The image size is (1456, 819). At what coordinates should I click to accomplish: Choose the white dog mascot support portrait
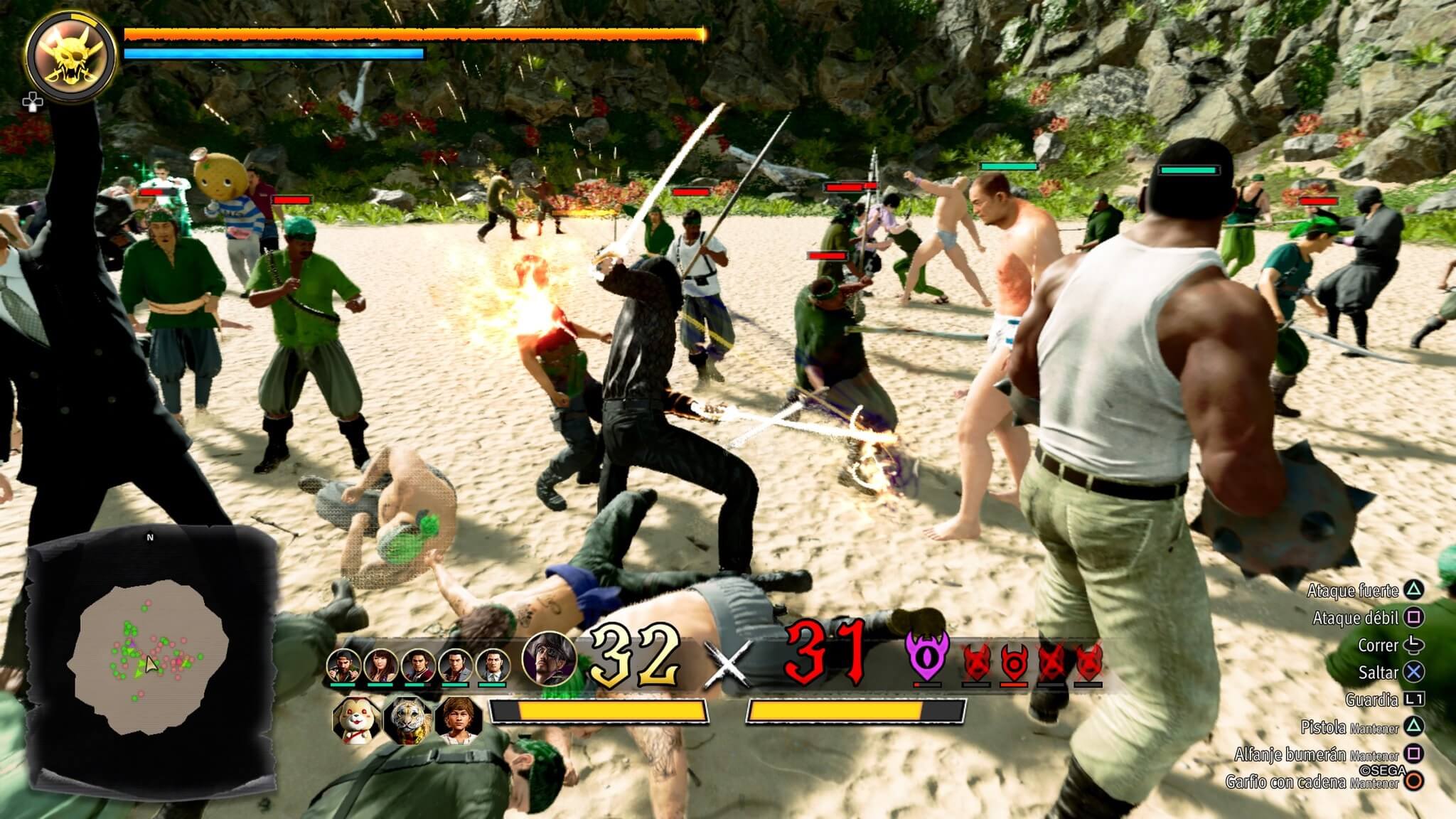(355, 719)
